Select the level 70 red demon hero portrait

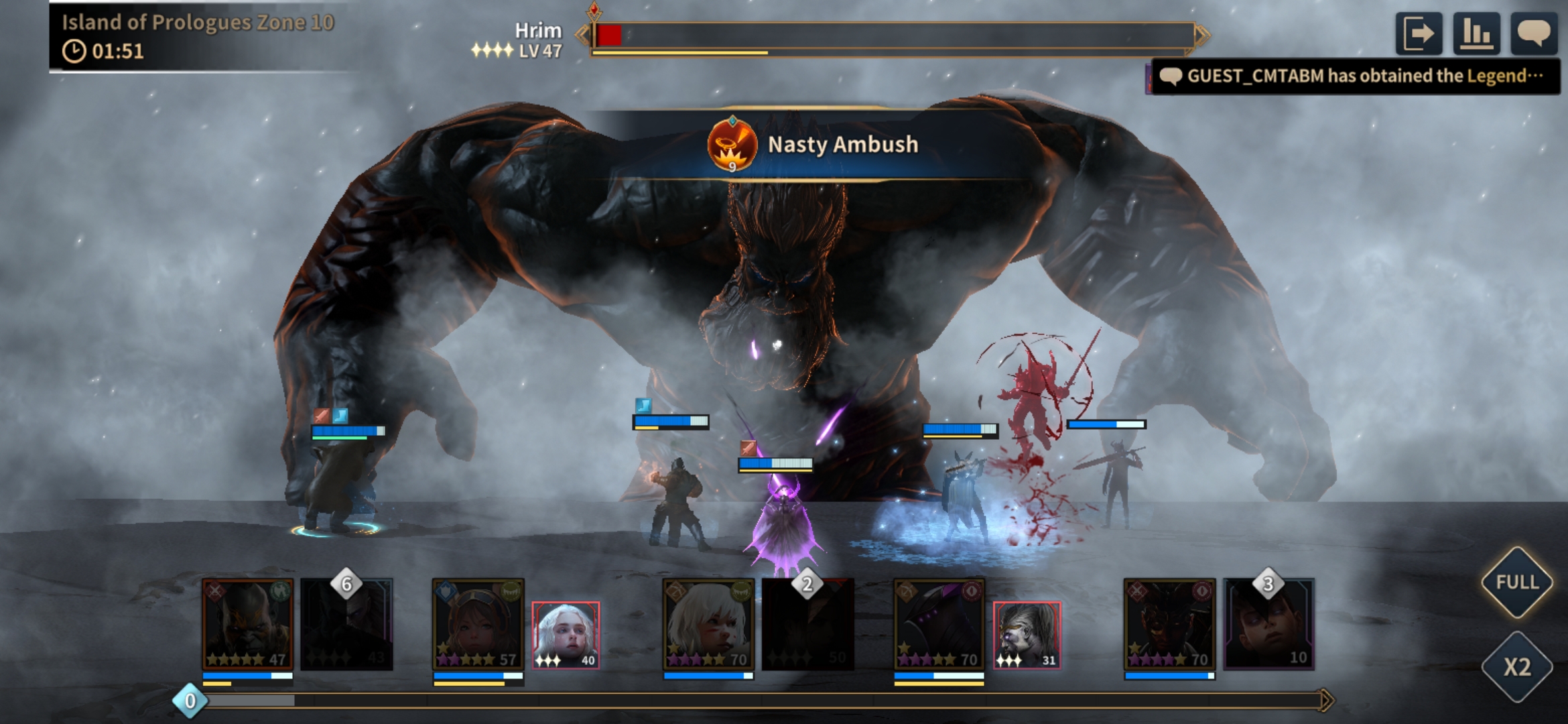click(x=1169, y=625)
